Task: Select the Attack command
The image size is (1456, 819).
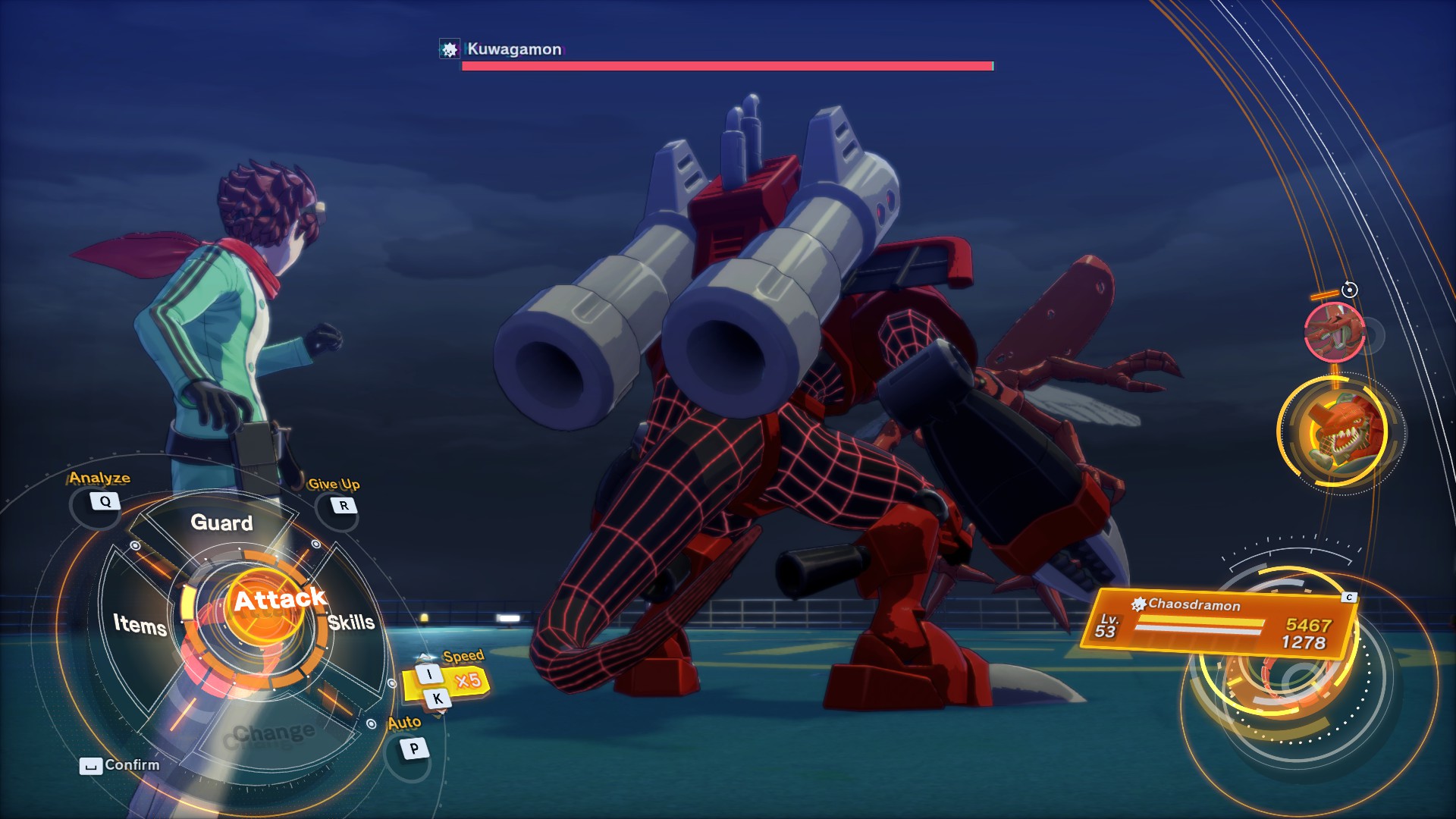Action: [279, 601]
